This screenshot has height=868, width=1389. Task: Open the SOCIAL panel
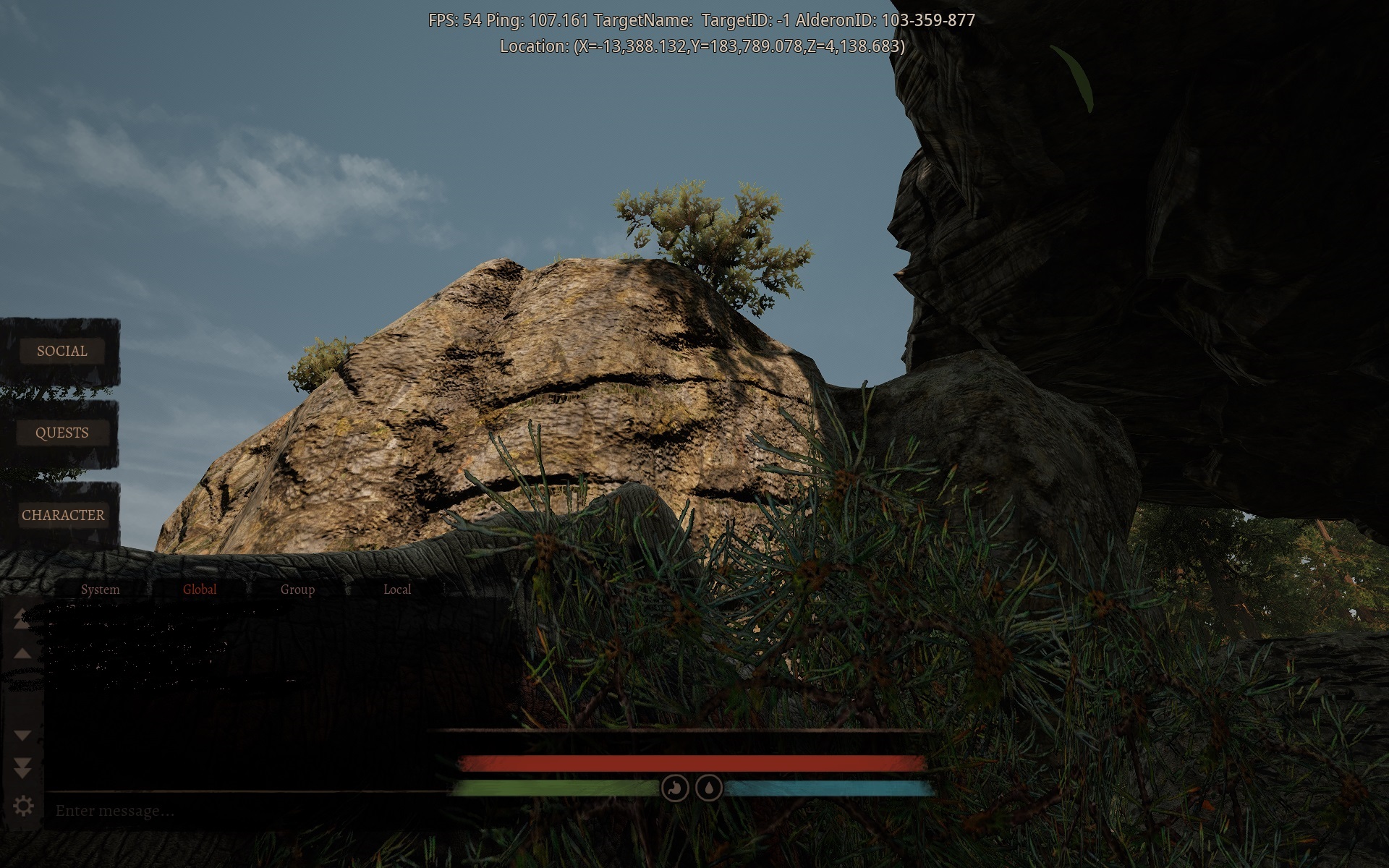coord(62,352)
